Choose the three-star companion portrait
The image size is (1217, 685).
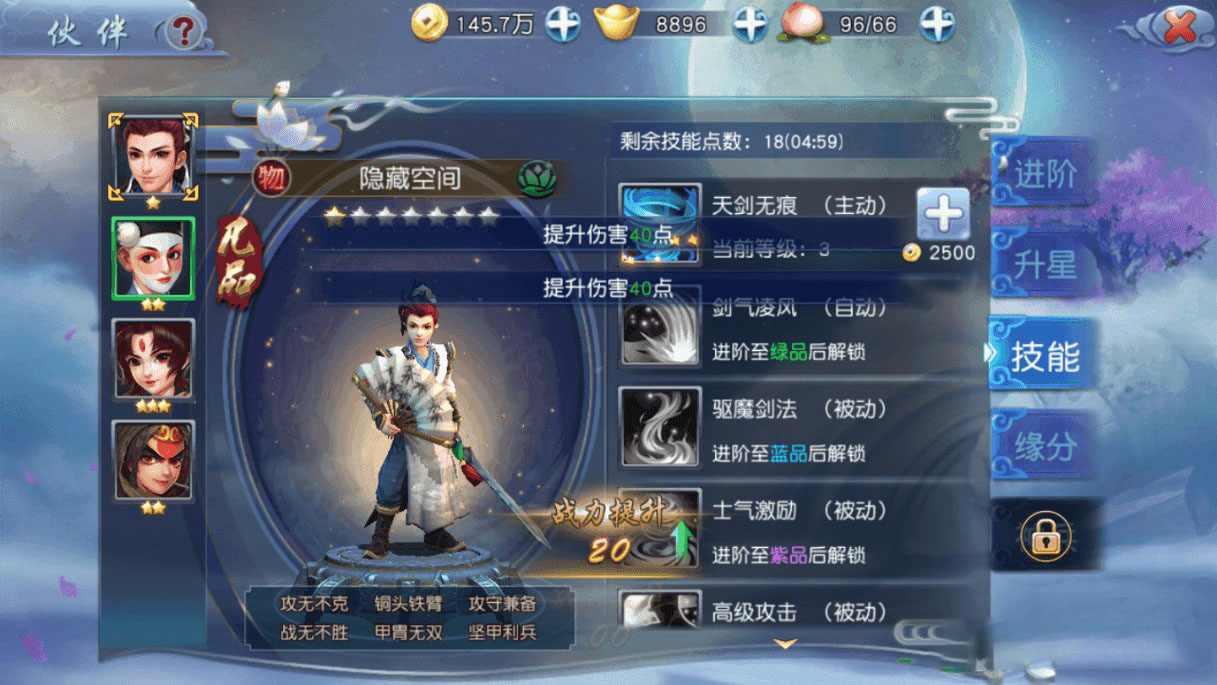pyautogui.click(x=153, y=359)
